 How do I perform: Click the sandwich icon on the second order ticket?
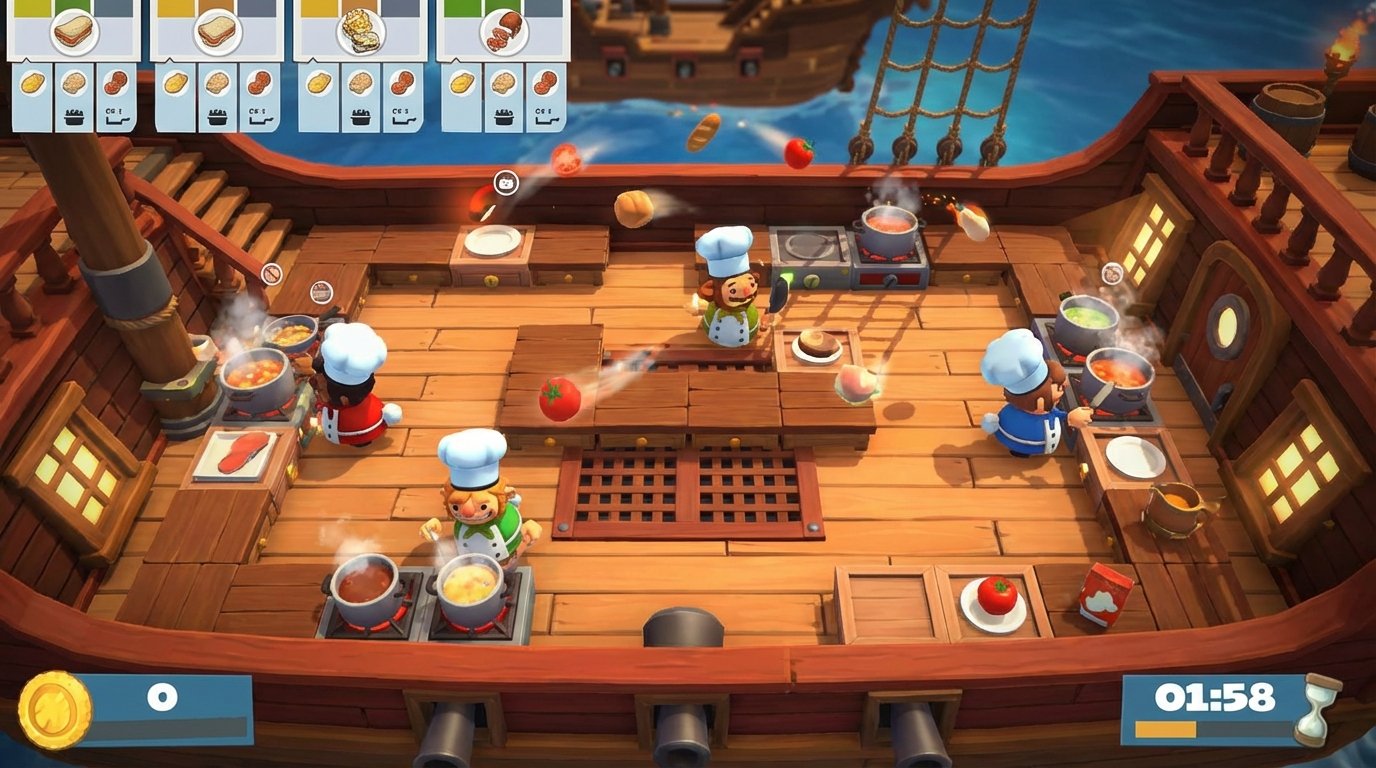(218, 32)
